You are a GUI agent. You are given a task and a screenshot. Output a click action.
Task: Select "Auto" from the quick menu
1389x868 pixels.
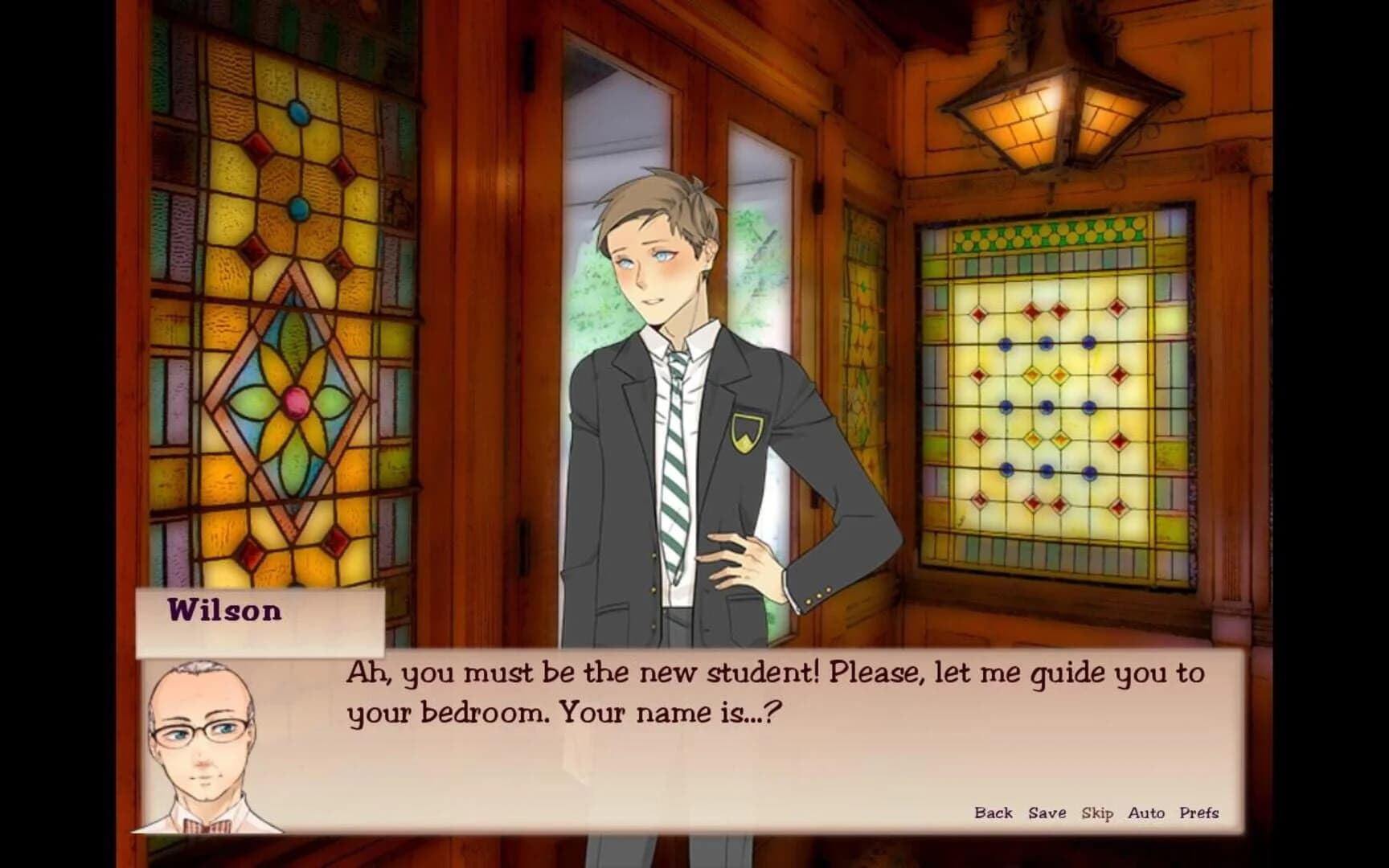(x=1148, y=813)
